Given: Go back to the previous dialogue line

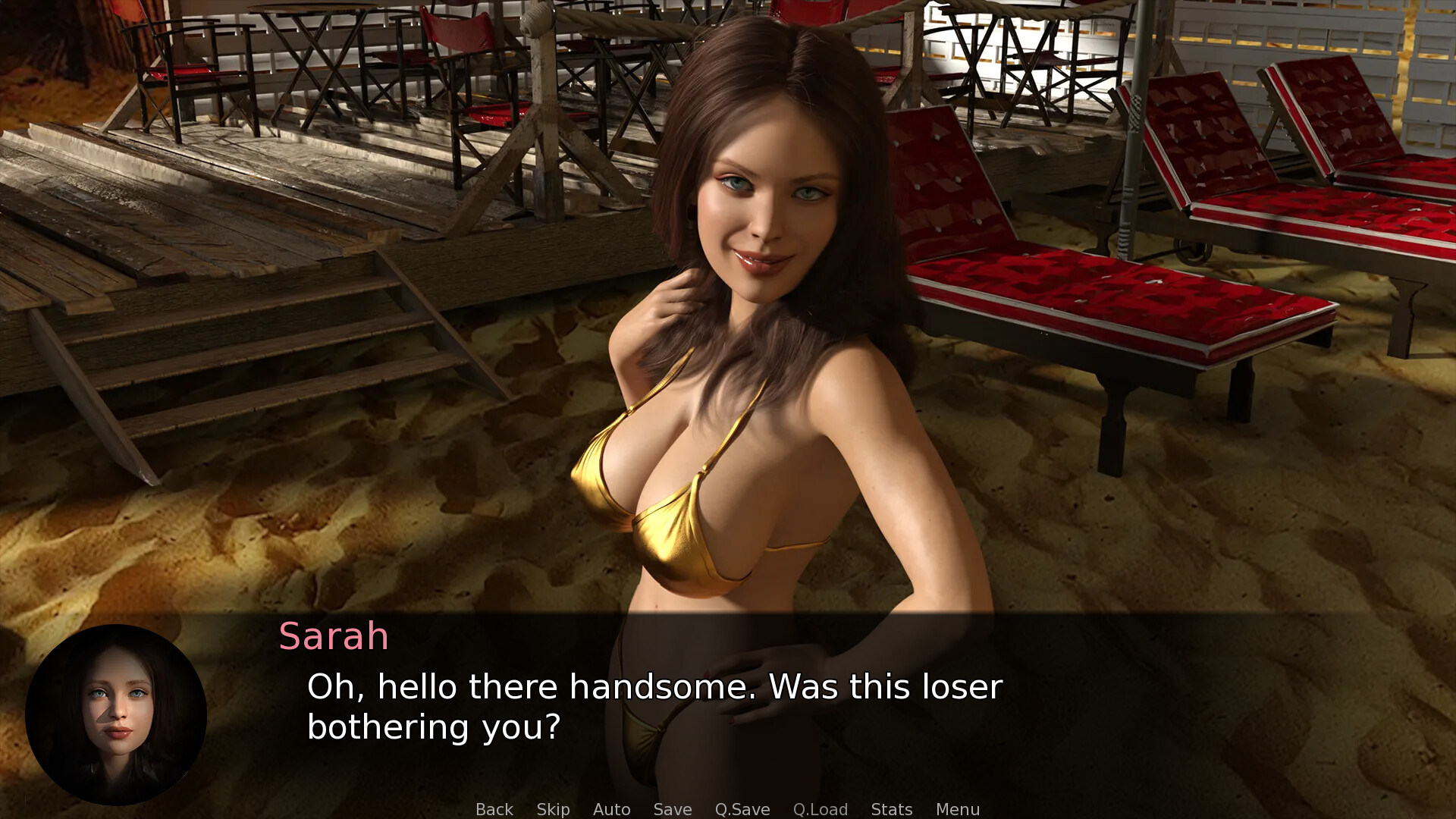Looking at the screenshot, I should (x=494, y=809).
